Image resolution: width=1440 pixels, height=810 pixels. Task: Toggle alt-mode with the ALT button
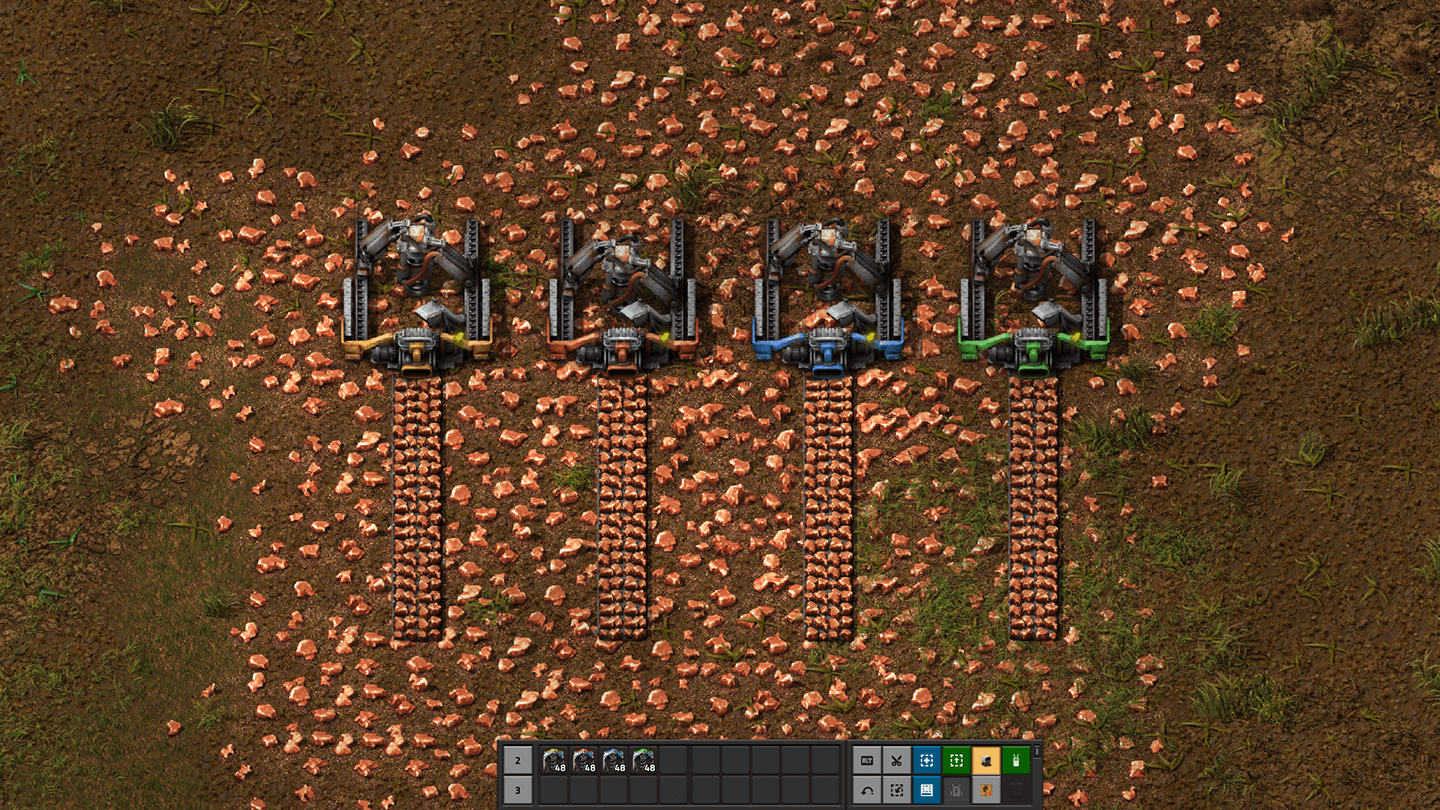pyautogui.click(x=866, y=761)
